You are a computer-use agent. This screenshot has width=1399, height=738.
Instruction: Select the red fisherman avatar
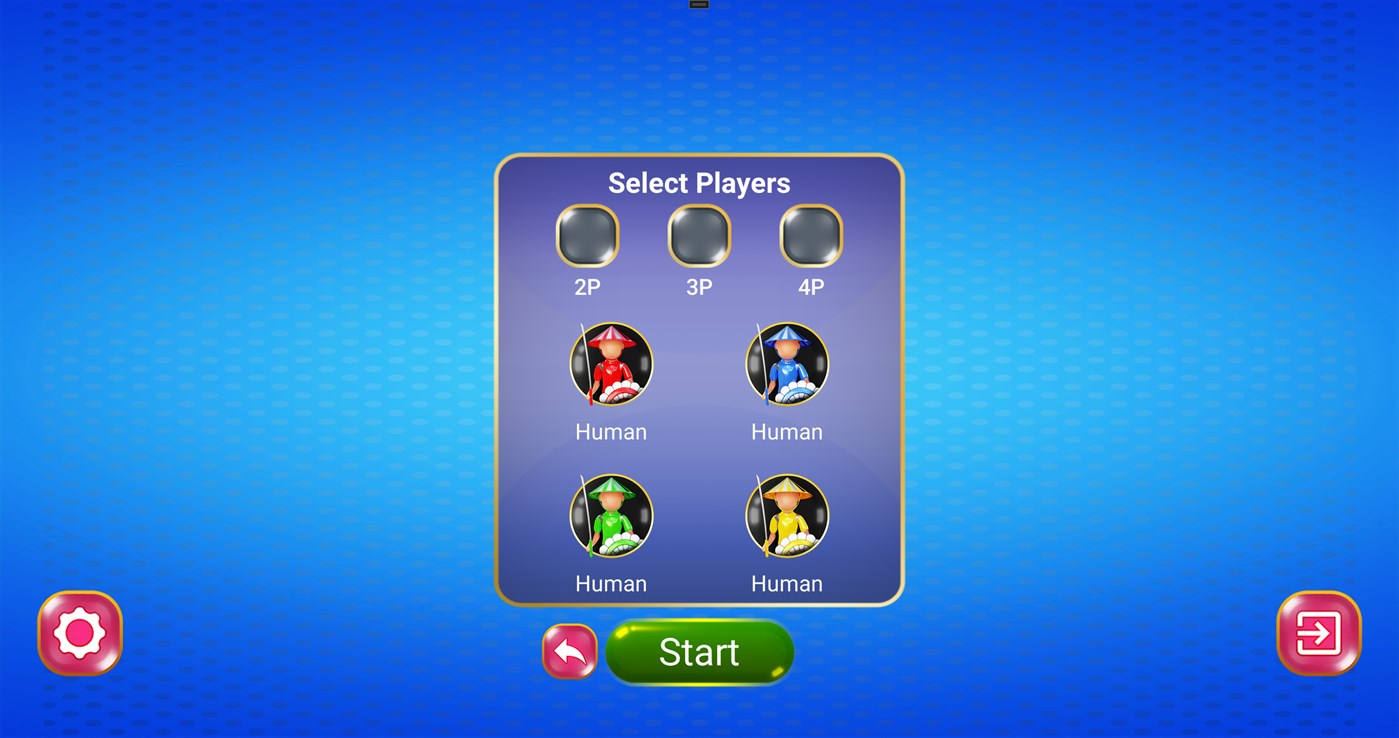click(x=611, y=364)
